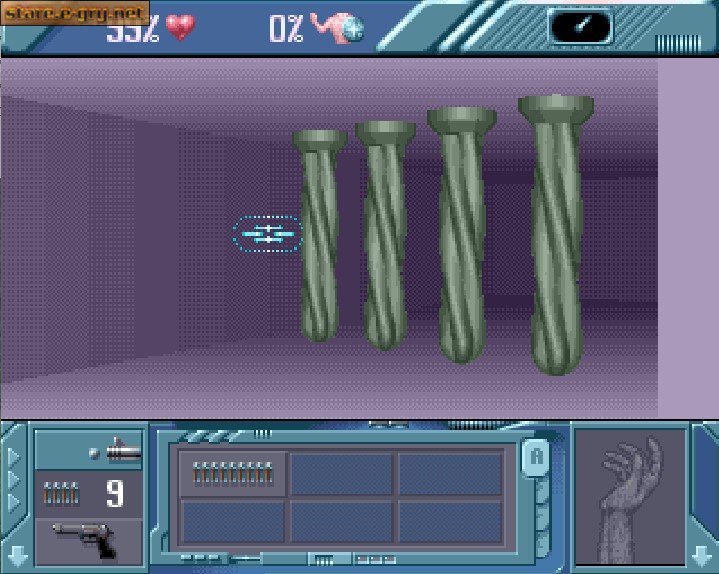The height and width of the screenshot is (574, 719).
Task: Open the compass gauge display
Action: (580, 26)
